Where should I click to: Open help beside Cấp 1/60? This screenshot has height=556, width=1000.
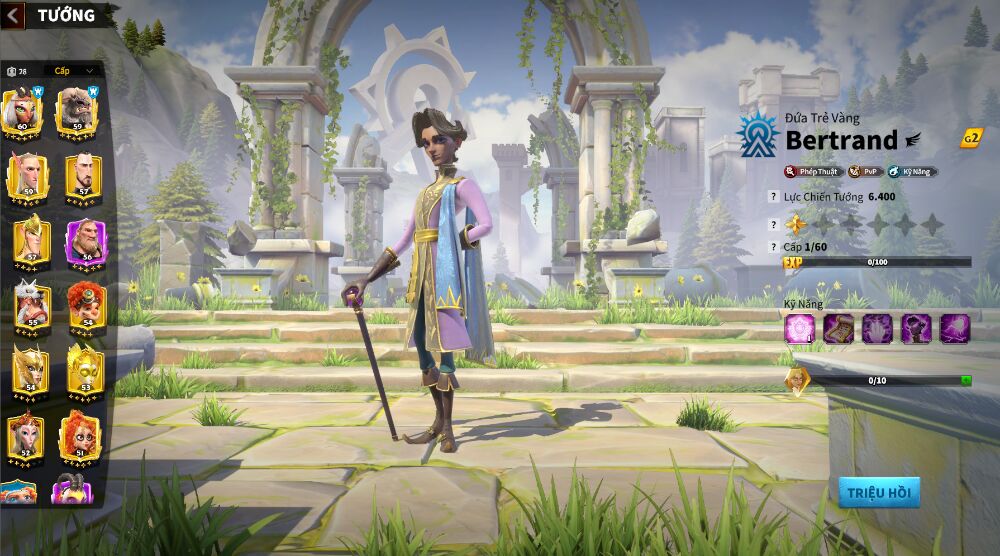click(x=773, y=246)
